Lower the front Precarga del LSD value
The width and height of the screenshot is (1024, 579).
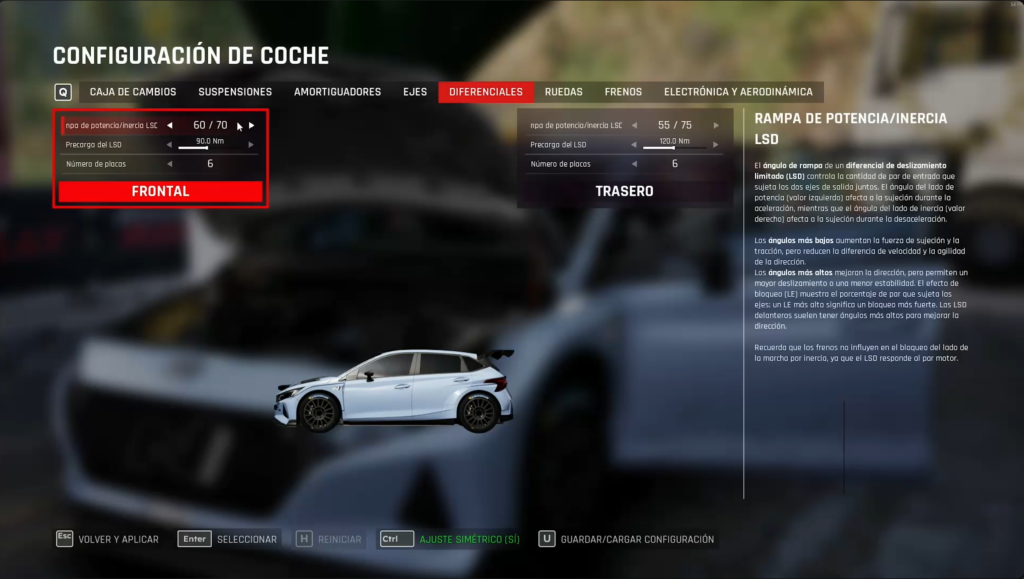[170, 144]
